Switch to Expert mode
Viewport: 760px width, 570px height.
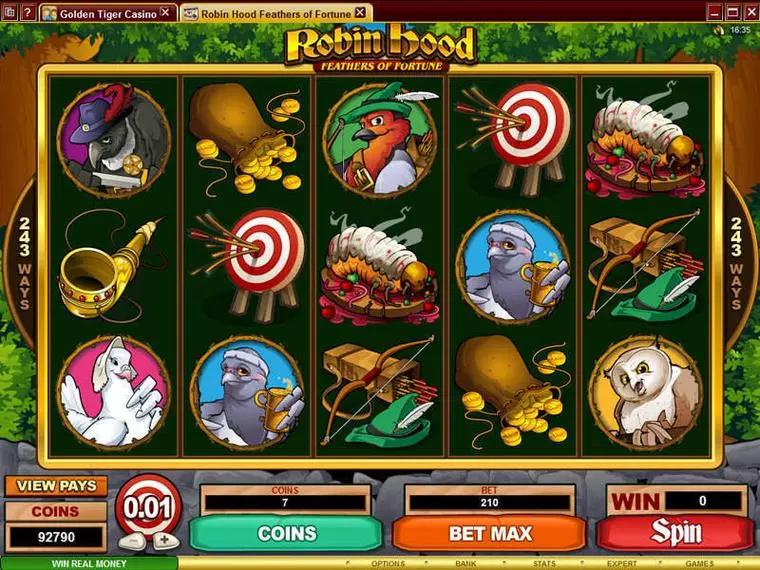point(622,564)
